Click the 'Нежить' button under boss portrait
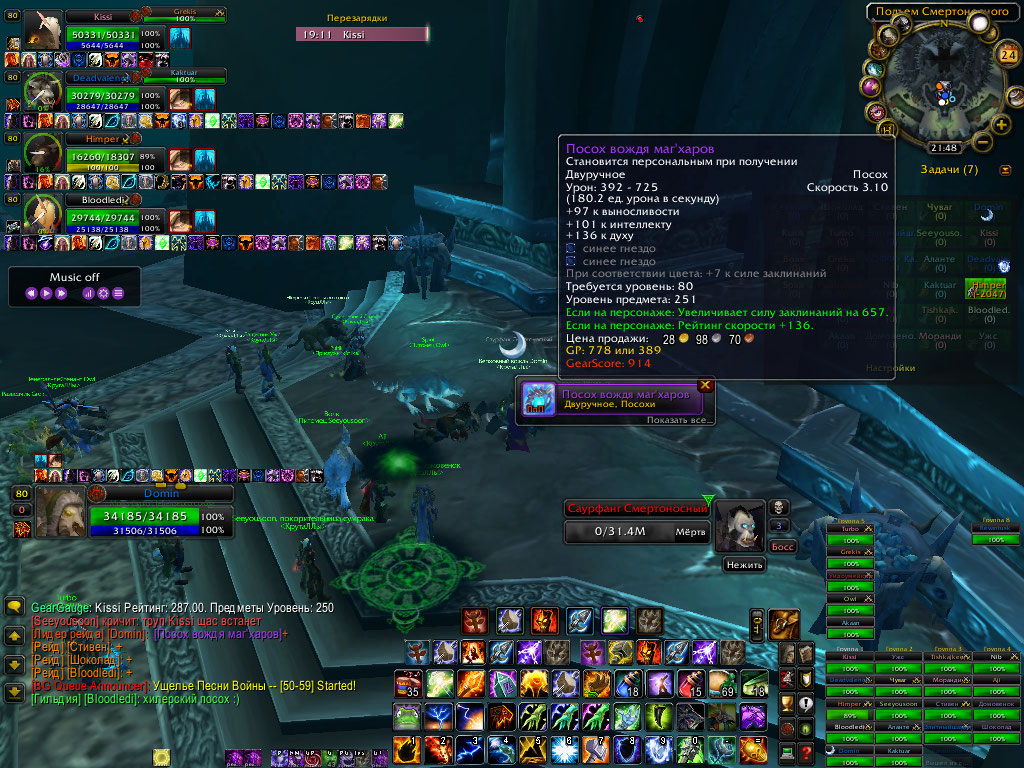This screenshot has width=1024, height=768. click(x=744, y=565)
